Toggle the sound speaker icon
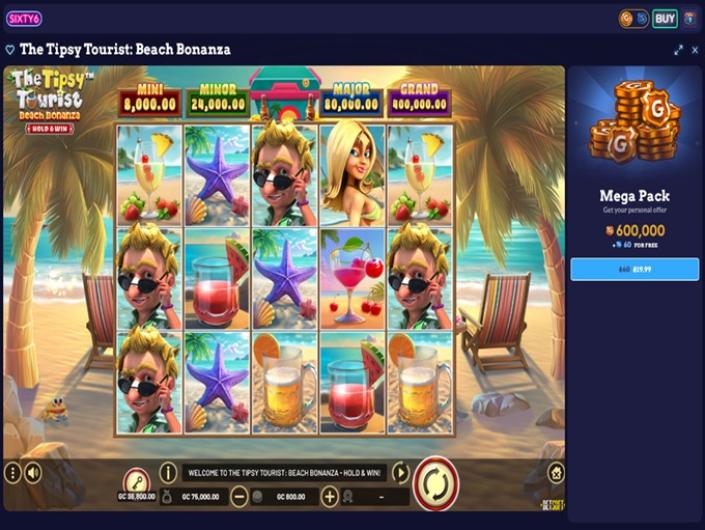Viewport: 705px width, 530px height. (33, 473)
